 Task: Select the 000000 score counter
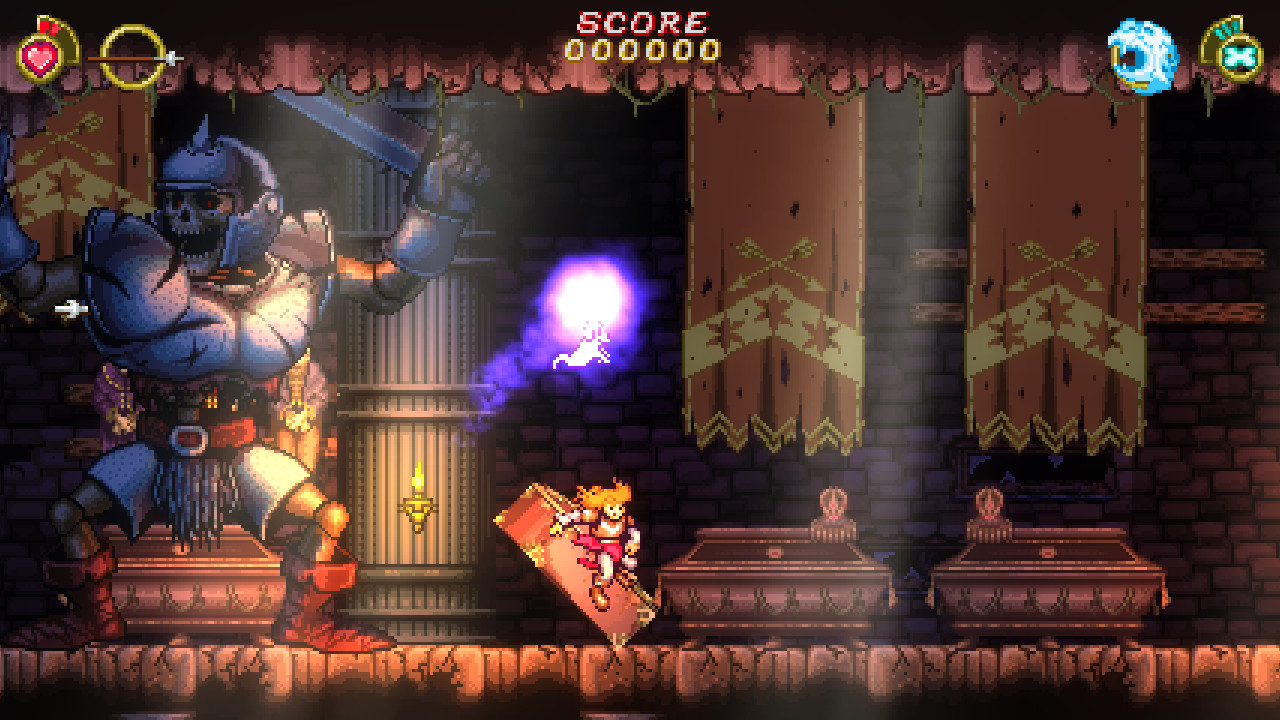pyautogui.click(x=640, y=48)
